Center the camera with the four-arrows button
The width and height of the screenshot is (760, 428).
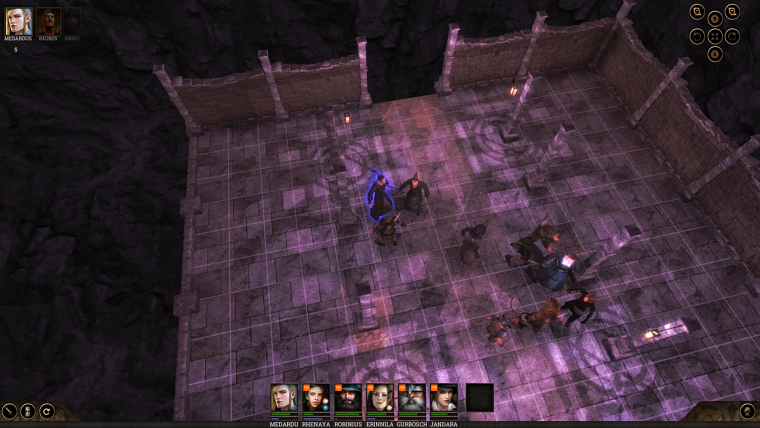(715, 36)
